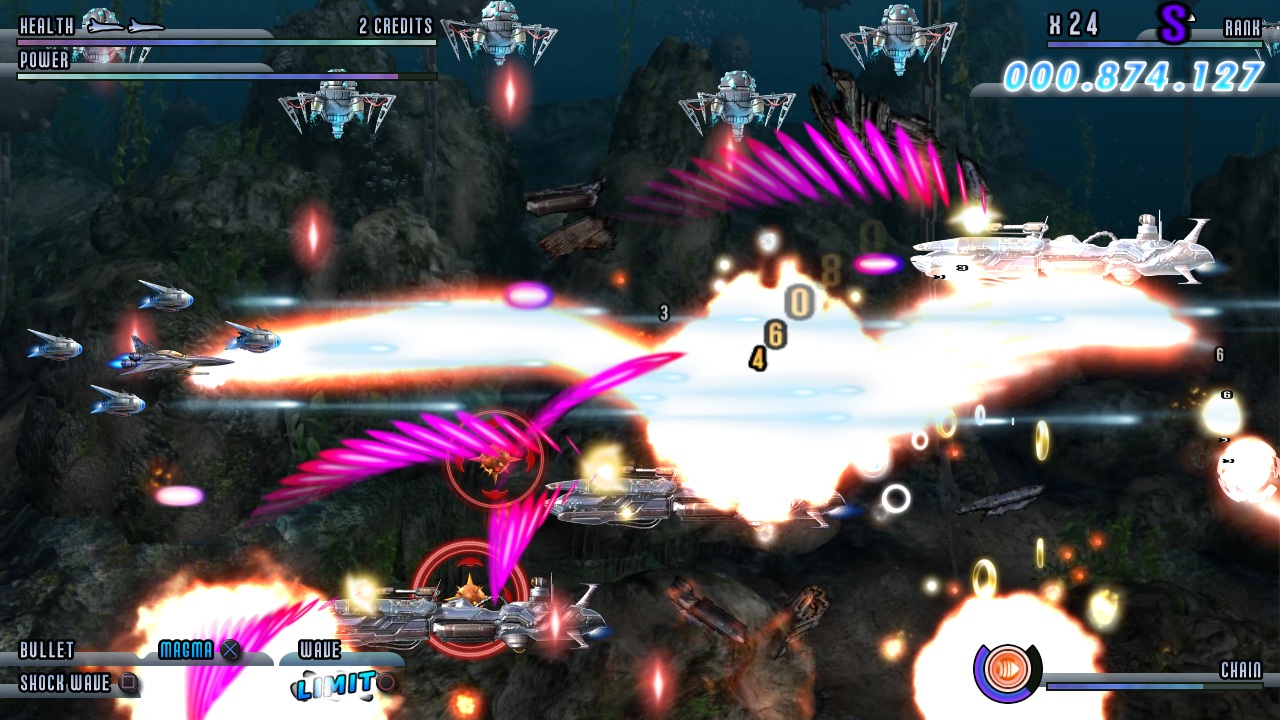This screenshot has width=1280, height=720.
Task: Switch to the Magma weapon
Action: pos(188,651)
